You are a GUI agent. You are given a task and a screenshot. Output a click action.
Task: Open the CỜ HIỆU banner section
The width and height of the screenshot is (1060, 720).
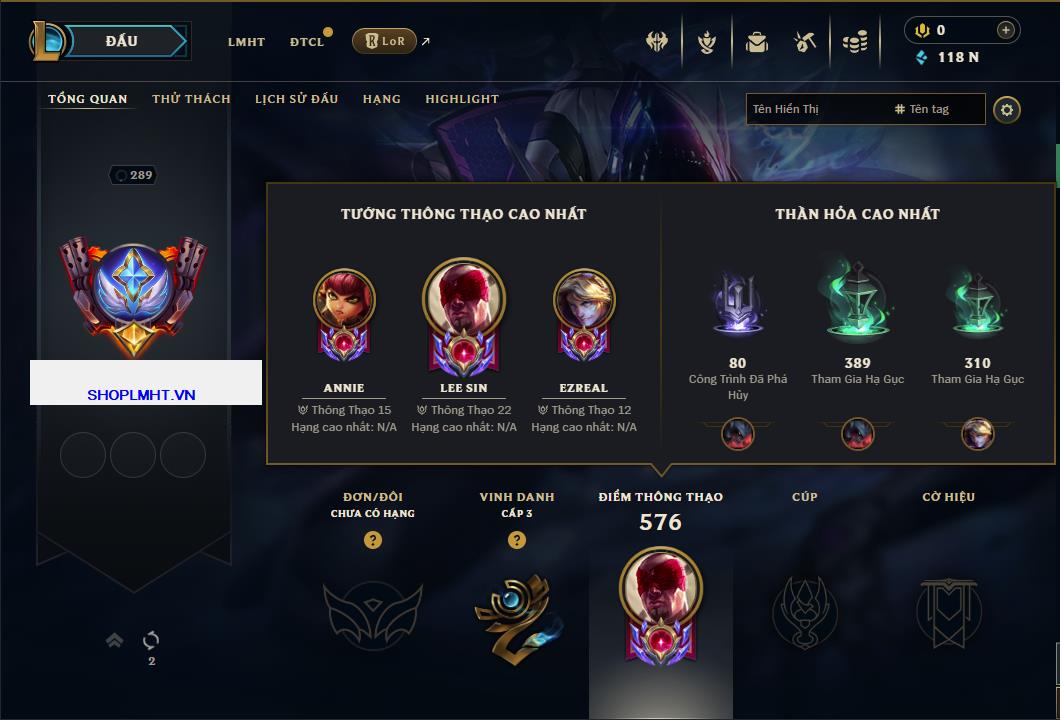pyautogui.click(x=948, y=609)
